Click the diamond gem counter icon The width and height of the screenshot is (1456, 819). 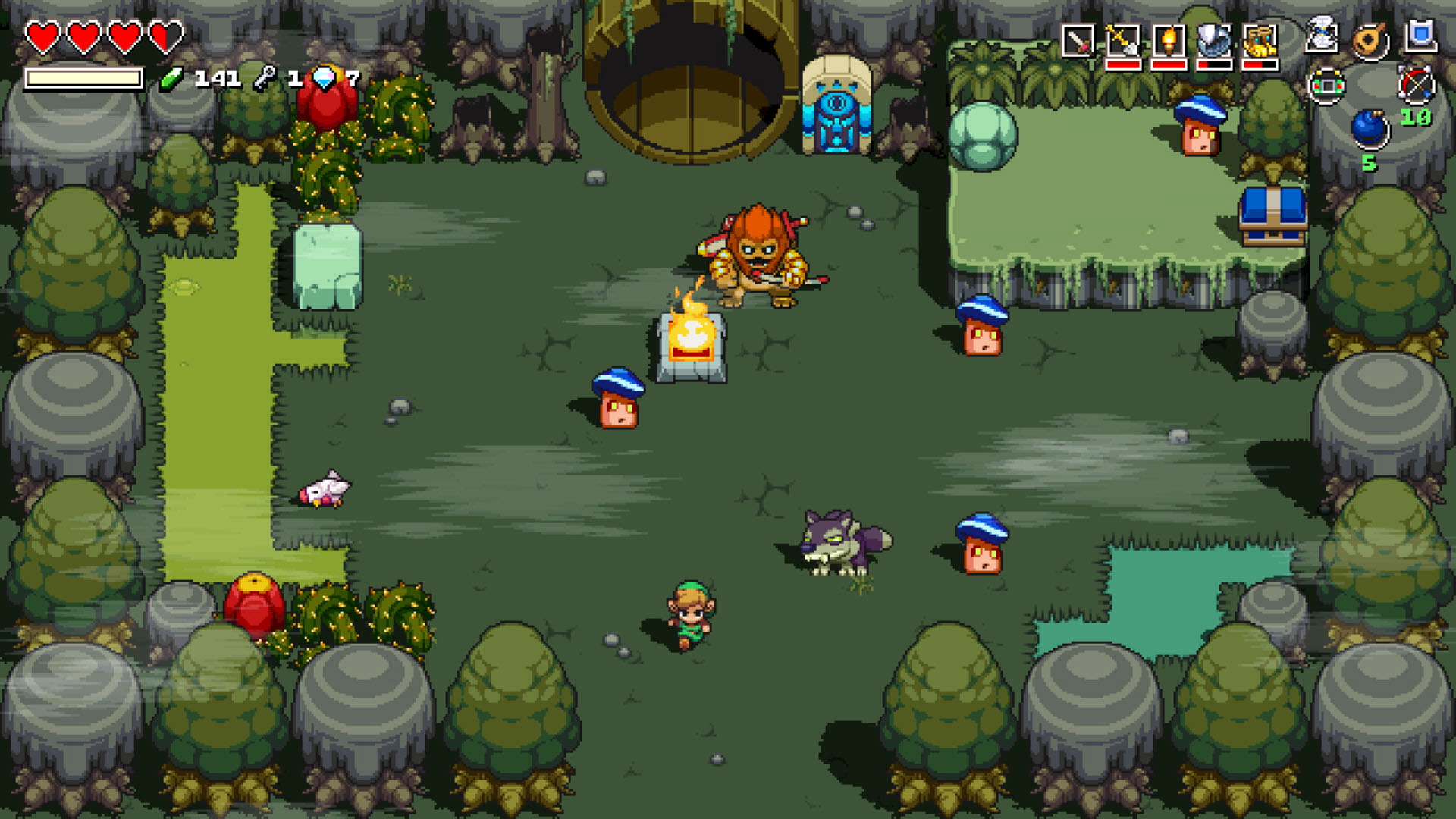click(323, 76)
